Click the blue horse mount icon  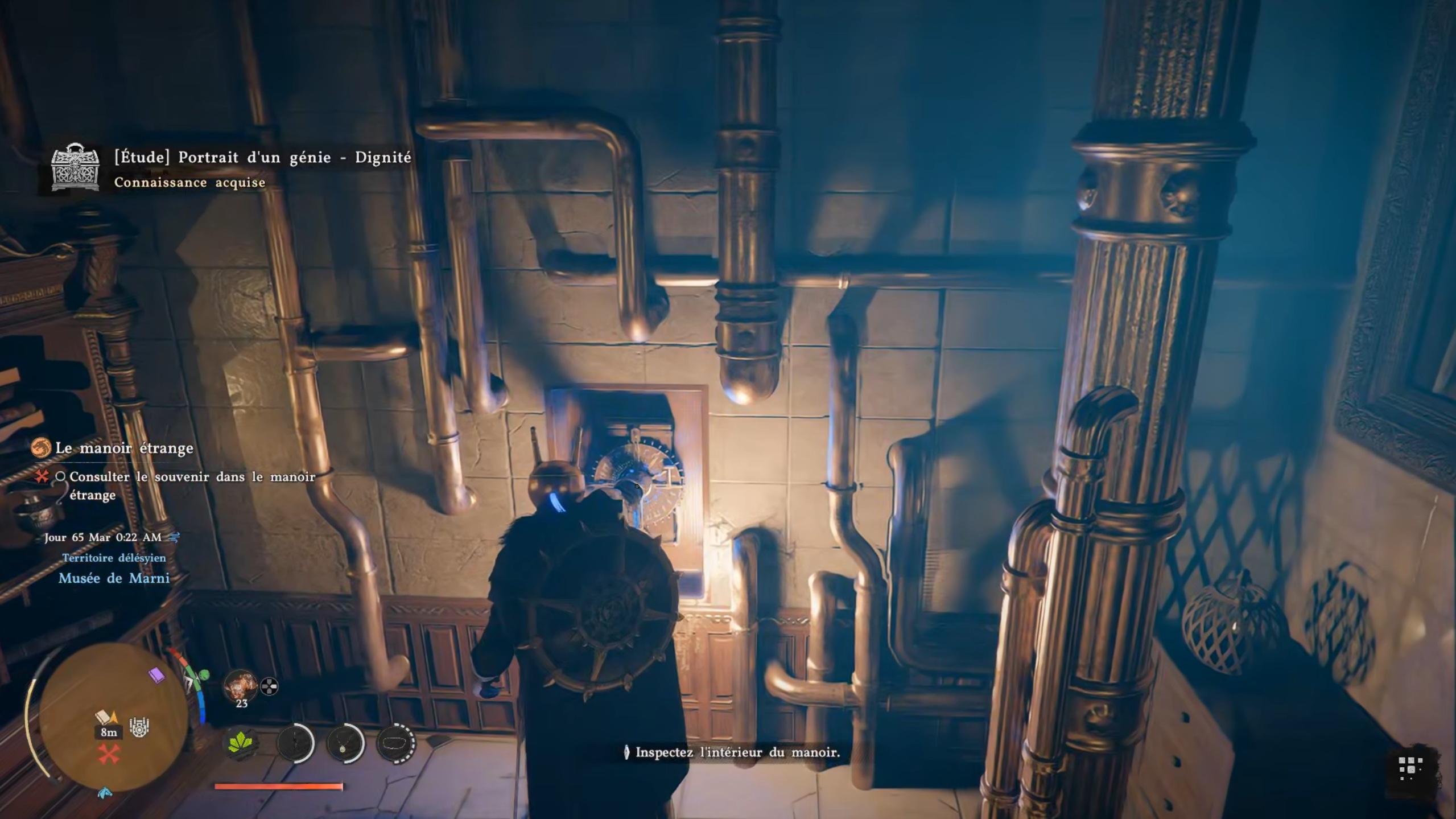coord(105,793)
